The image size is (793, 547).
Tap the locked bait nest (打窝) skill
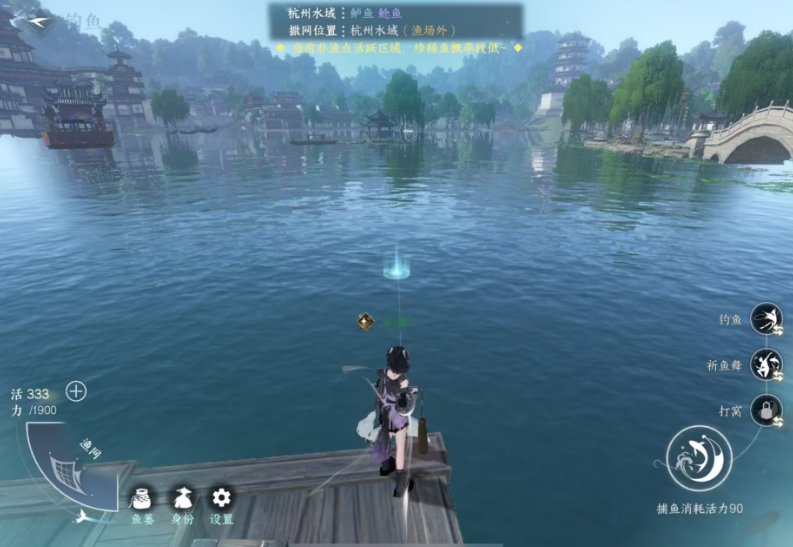tap(766, 410)
